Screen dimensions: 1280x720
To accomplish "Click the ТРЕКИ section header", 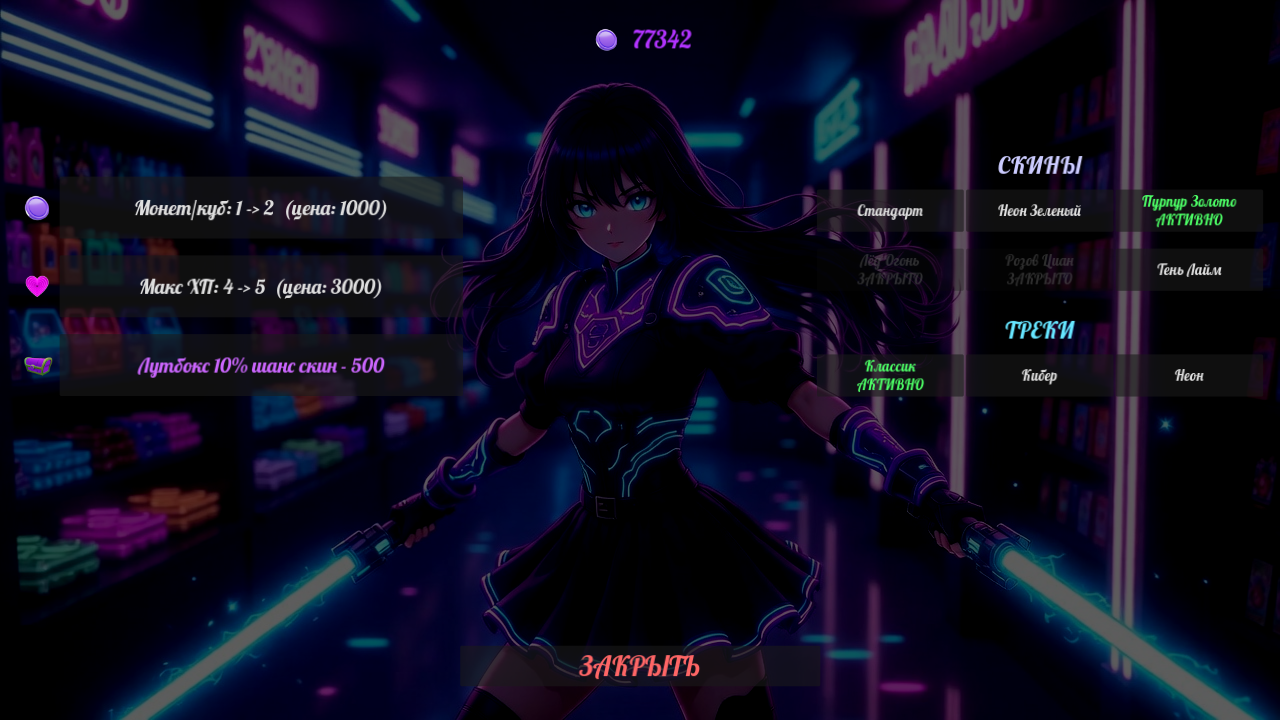I will coord(1040,328).
